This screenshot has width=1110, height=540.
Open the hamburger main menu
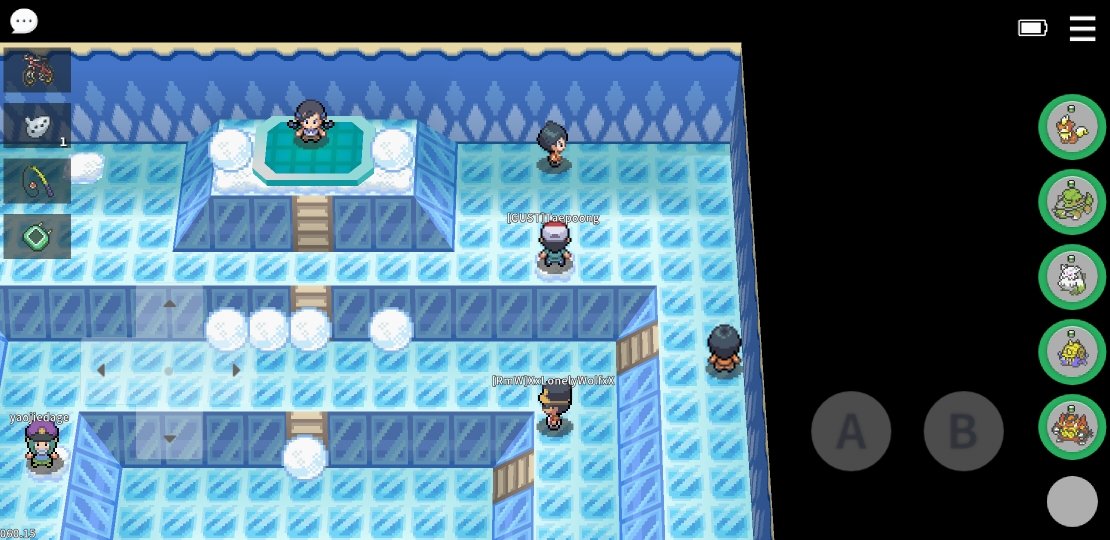tap(1082, 28)
